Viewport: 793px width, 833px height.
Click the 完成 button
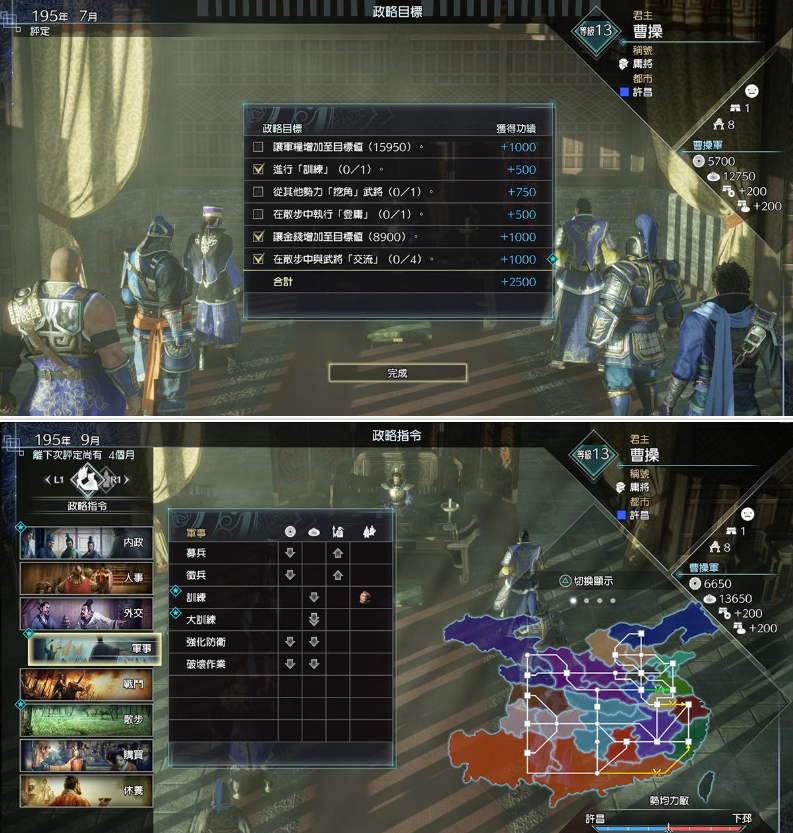(x=397, y=373)
